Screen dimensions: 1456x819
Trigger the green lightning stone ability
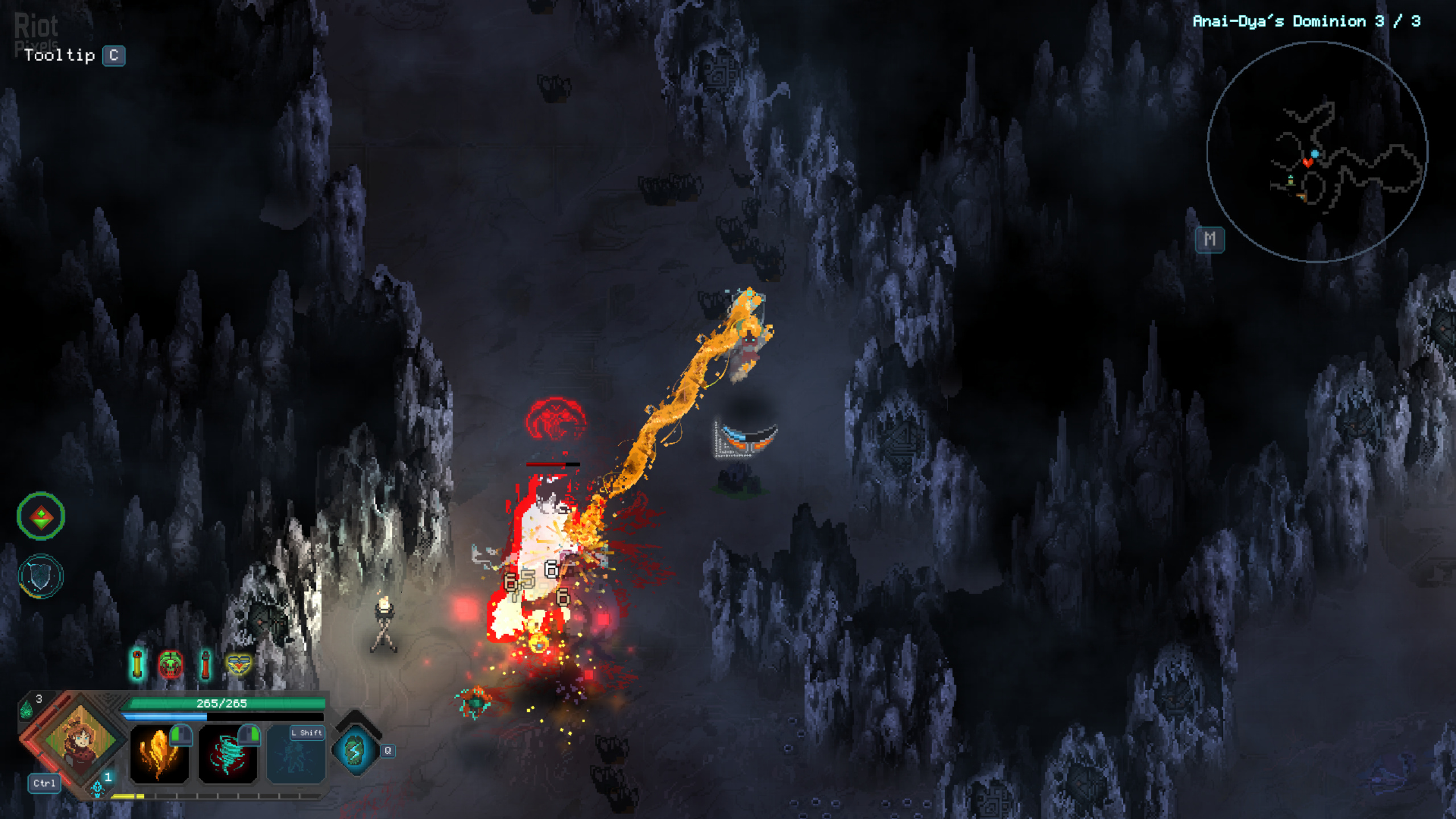pyautogui.click(x=355, y=751)
